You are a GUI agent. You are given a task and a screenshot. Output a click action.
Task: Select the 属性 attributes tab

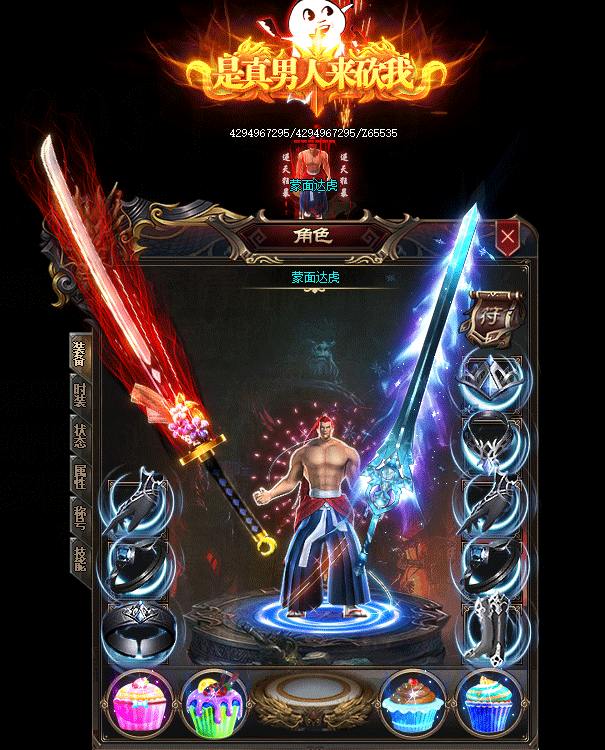click(x=80, y=476)
